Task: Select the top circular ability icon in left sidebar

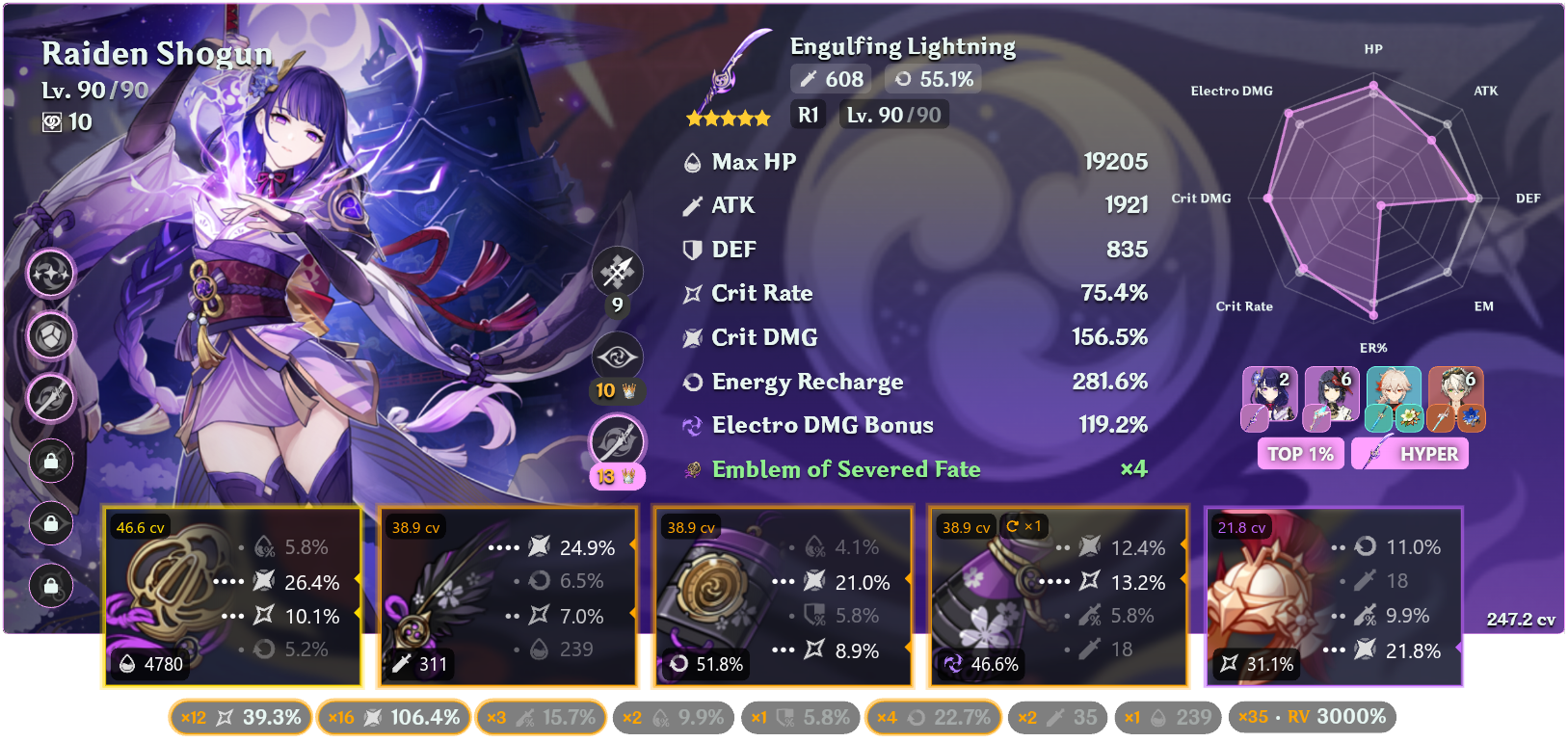Action: 50,274
